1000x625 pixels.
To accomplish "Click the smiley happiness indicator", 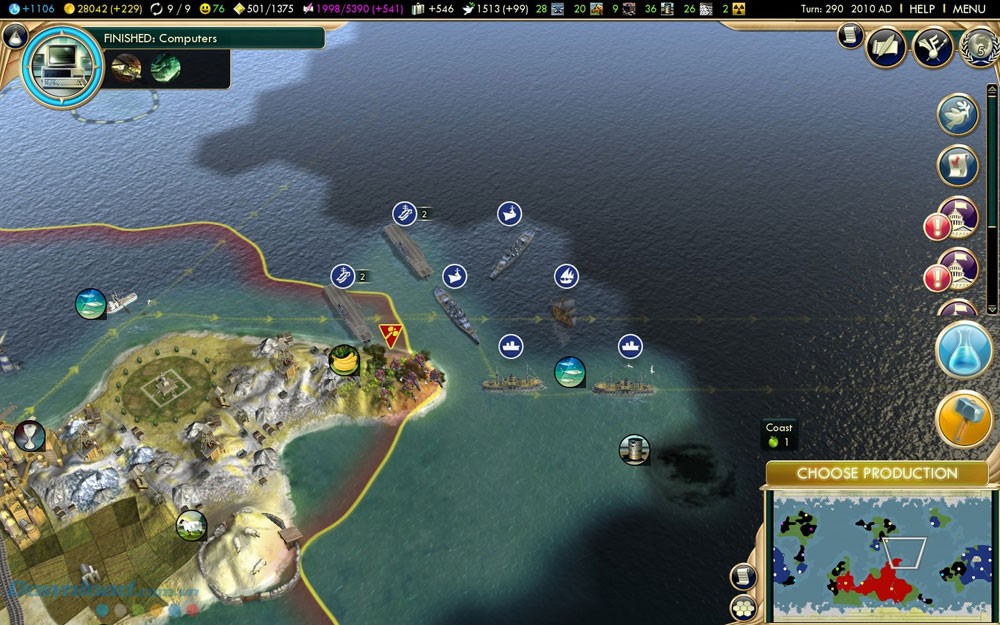I will [211, 9].
